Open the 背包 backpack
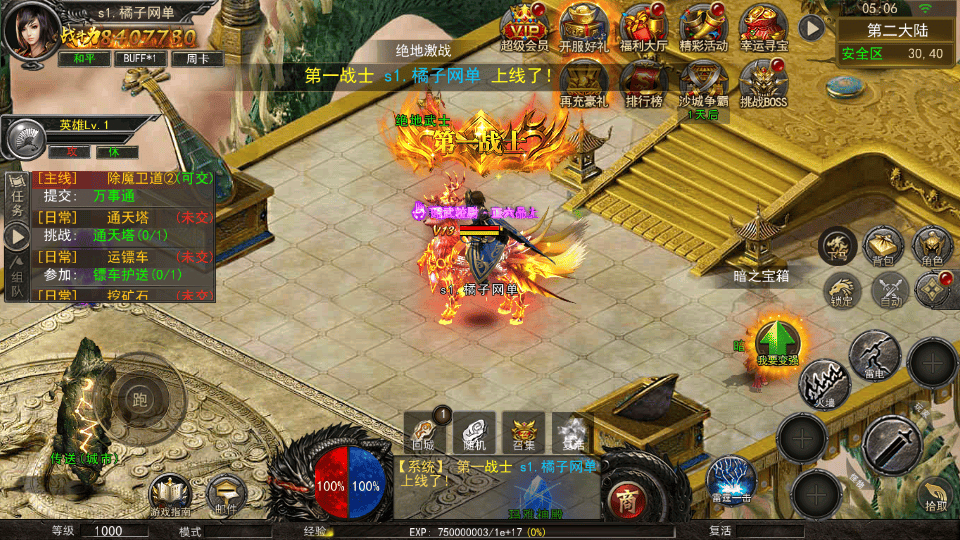The width and height of the screenshot is (960, 540). [884, 247]
